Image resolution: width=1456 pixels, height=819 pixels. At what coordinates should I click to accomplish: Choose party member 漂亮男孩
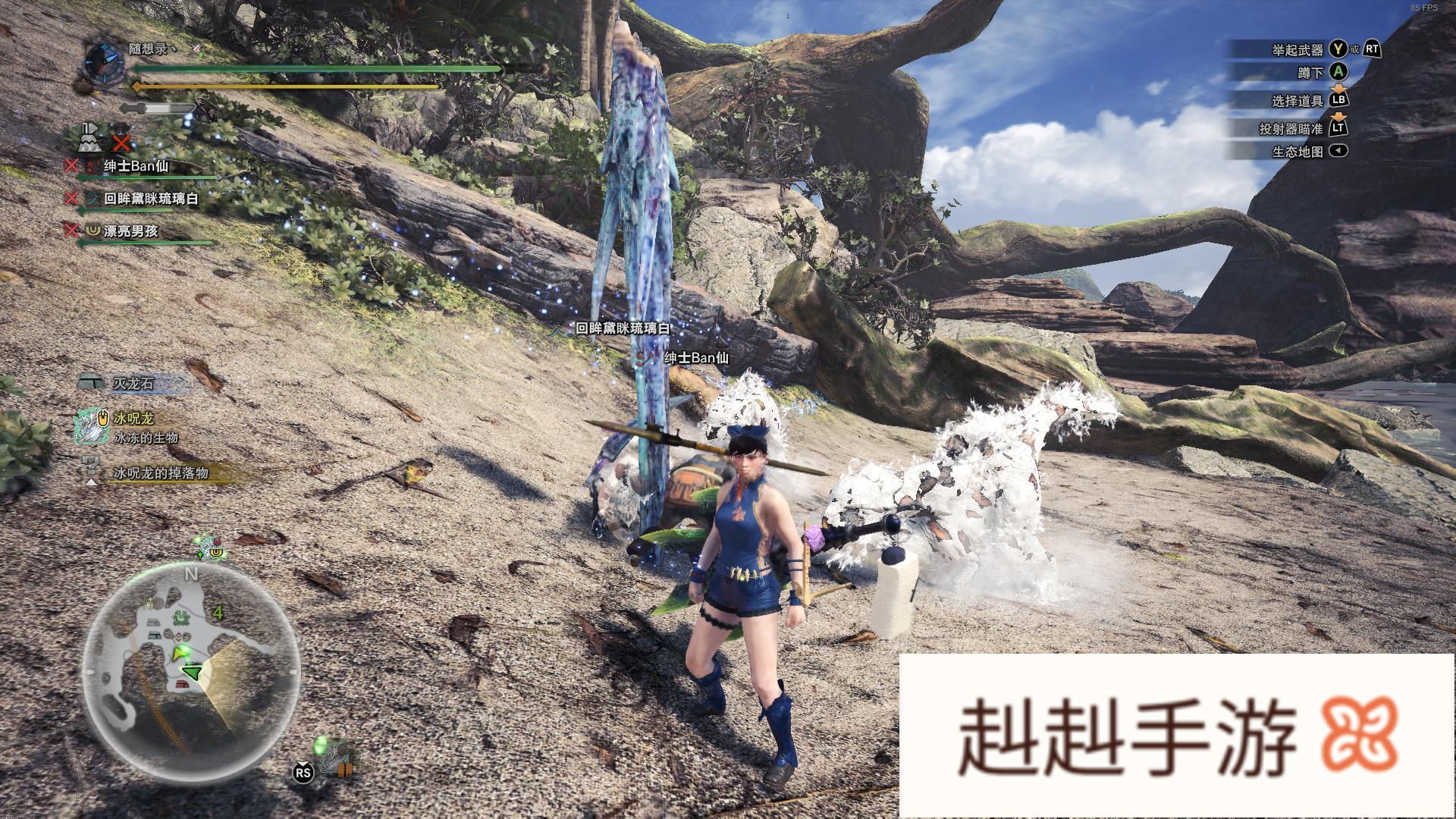pyautogui.click(x=130, y=231)
